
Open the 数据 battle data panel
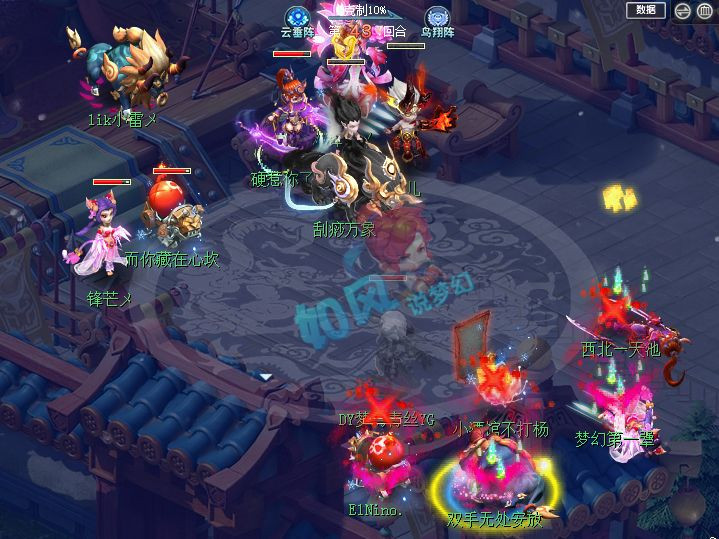pos(646,10)
